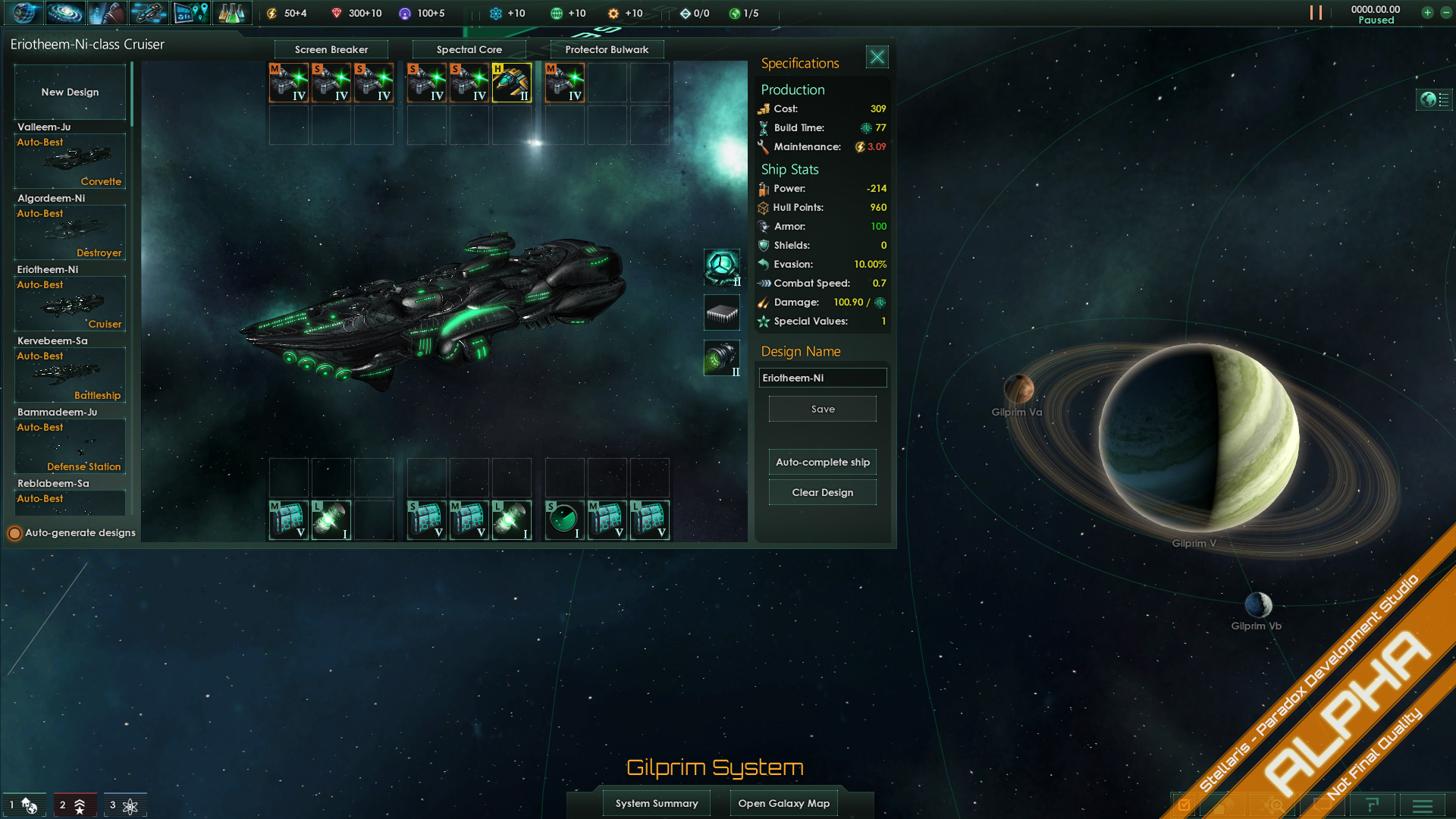Edit the Design Name text field
Screen dimensions: 1456x819
tap(823, 378)
